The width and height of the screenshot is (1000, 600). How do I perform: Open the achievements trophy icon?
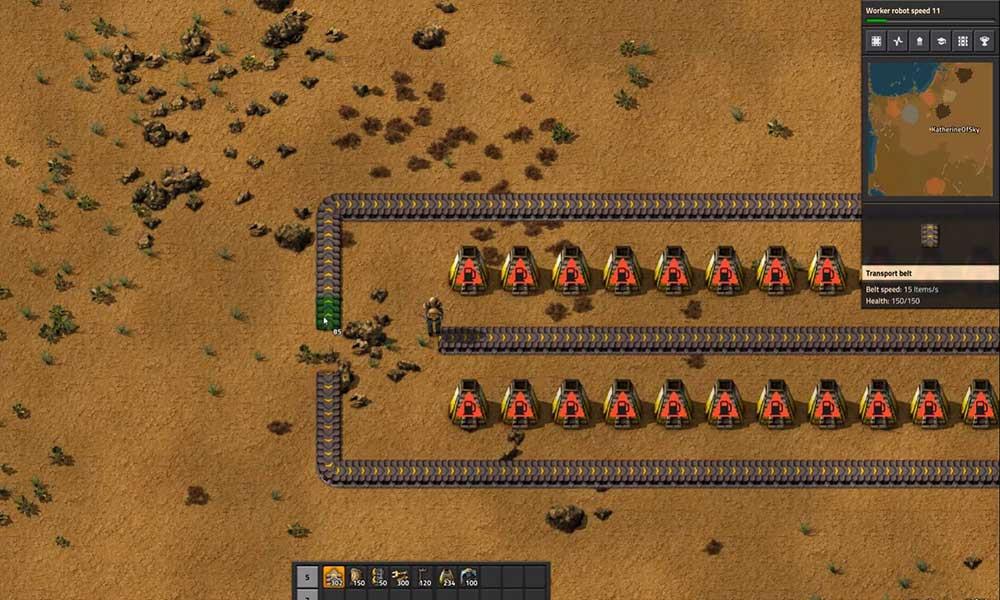[x=985, y=41]
